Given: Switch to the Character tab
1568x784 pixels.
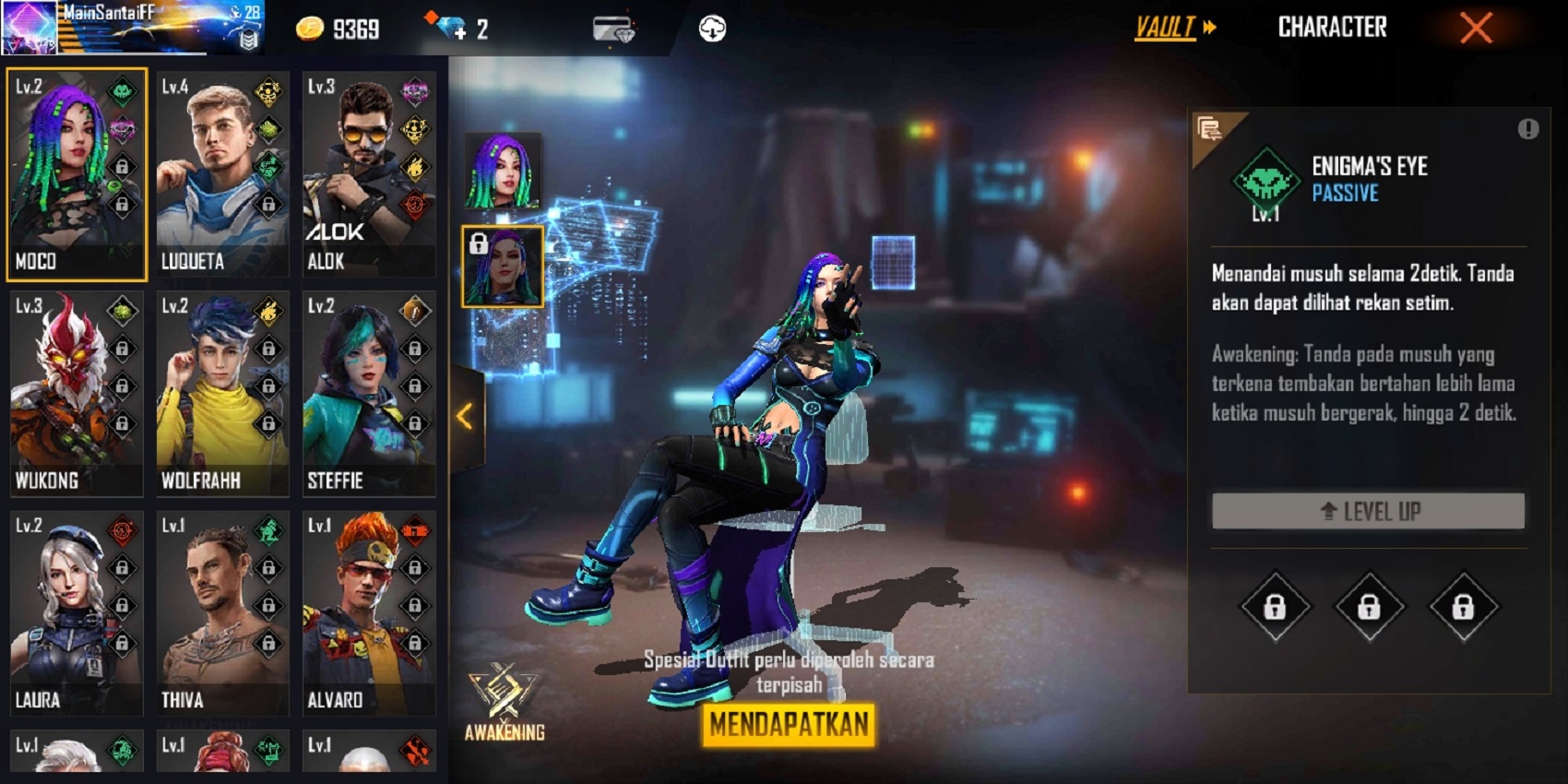Looking at the screenshot, I should click(1333, 28).
